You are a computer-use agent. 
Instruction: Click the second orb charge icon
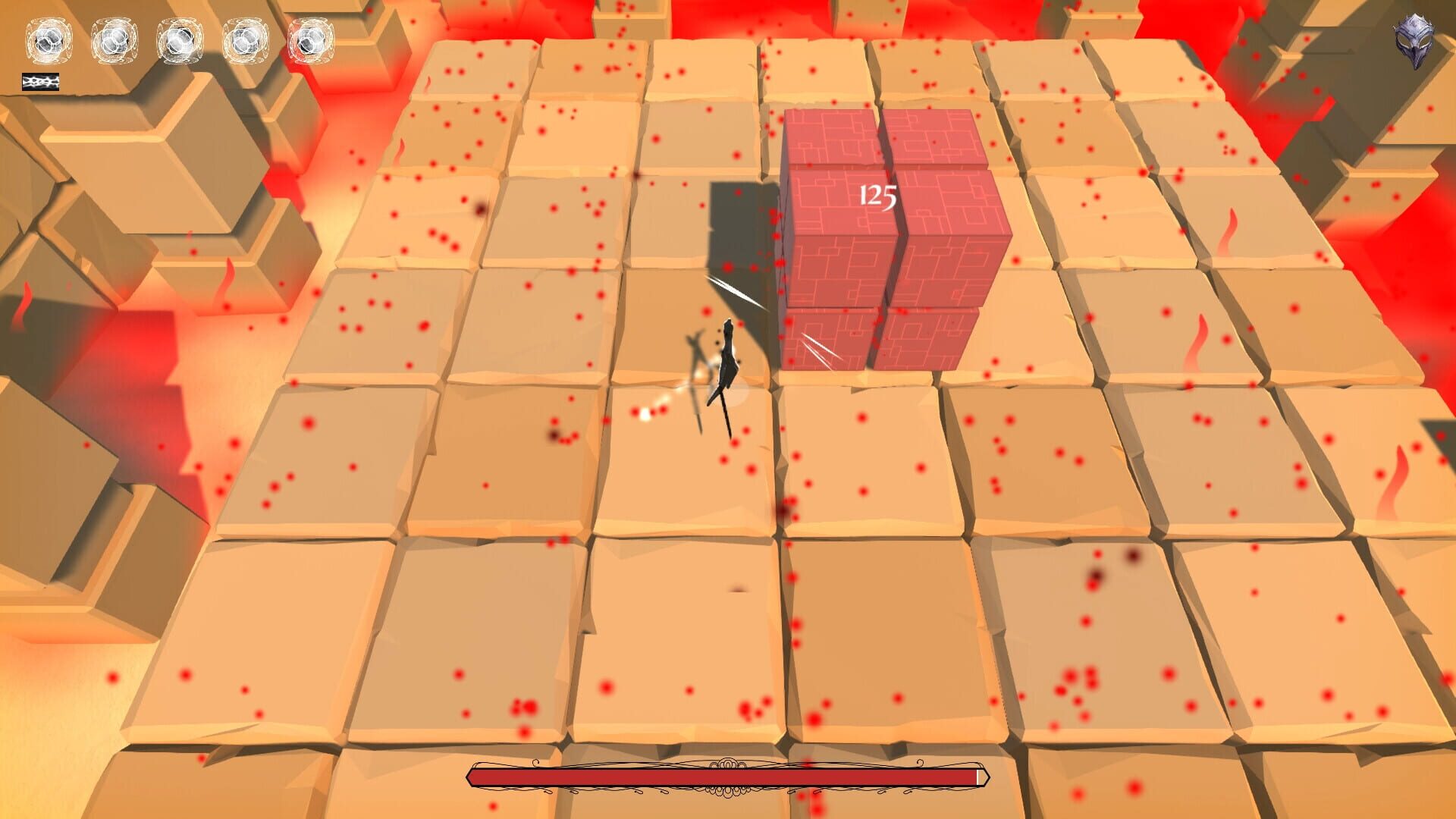112,42
